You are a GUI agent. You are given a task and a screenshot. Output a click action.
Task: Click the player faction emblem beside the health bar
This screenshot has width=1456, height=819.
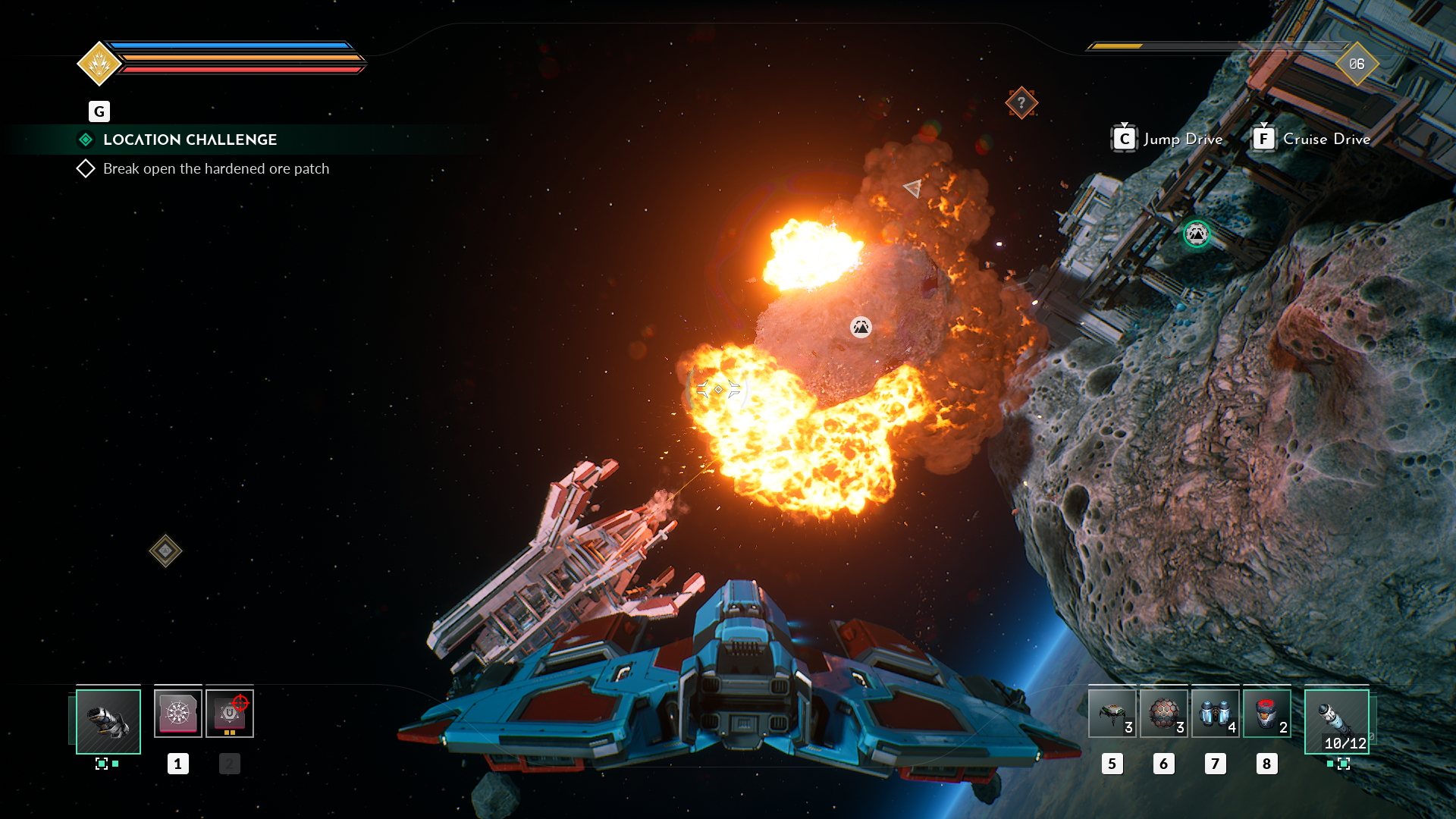[99, 63]
